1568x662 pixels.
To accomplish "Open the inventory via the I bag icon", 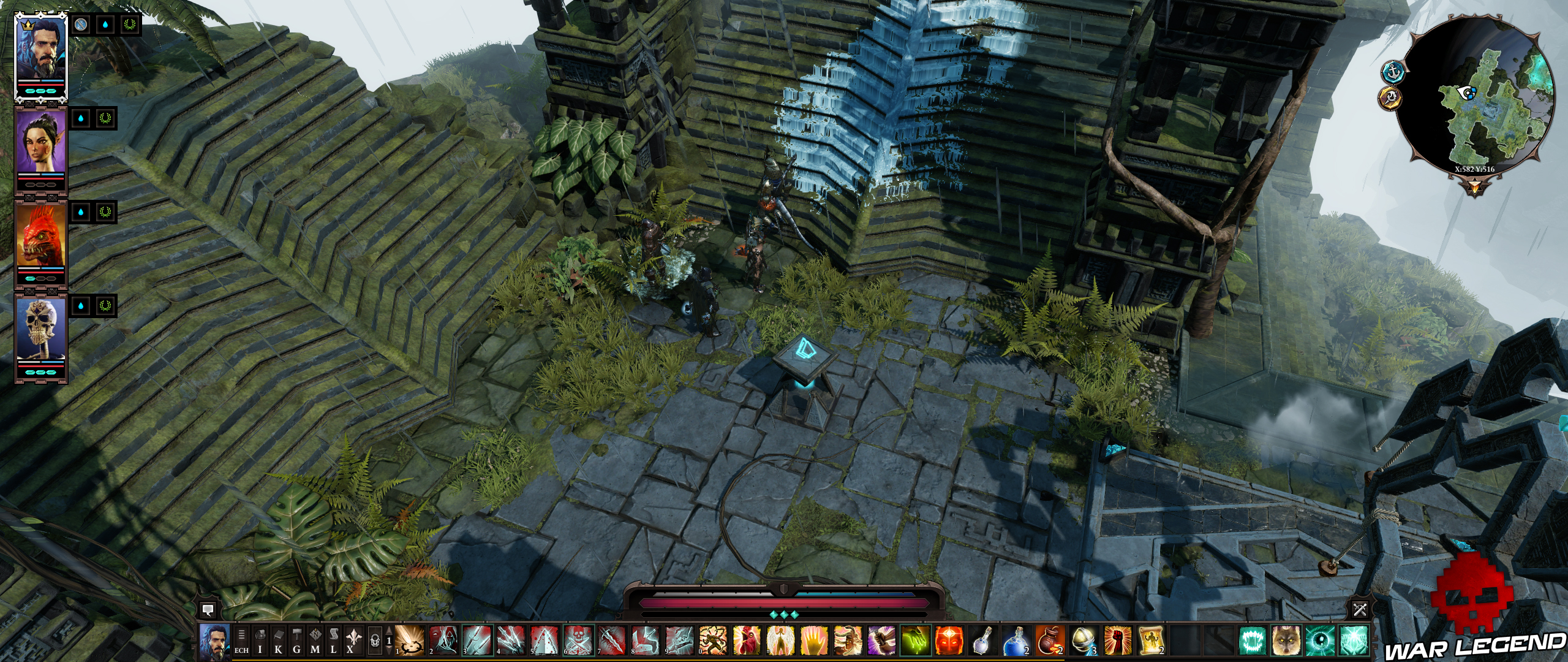I will tap(261, 644).
